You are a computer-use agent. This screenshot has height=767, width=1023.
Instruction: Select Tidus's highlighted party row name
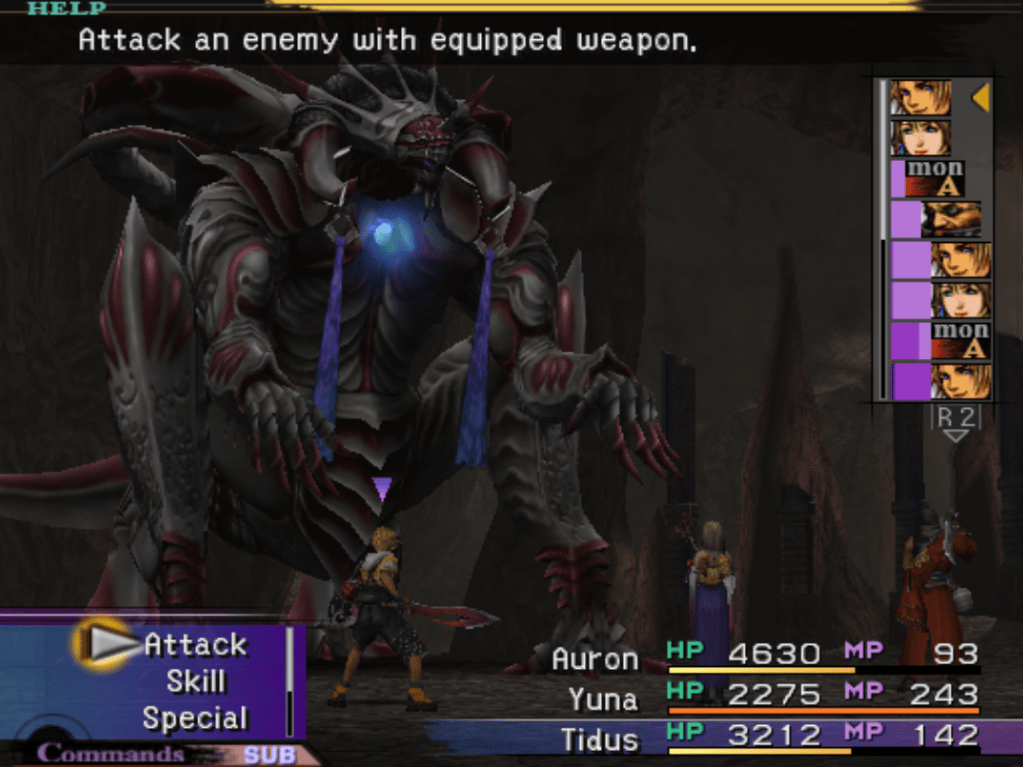599,740
